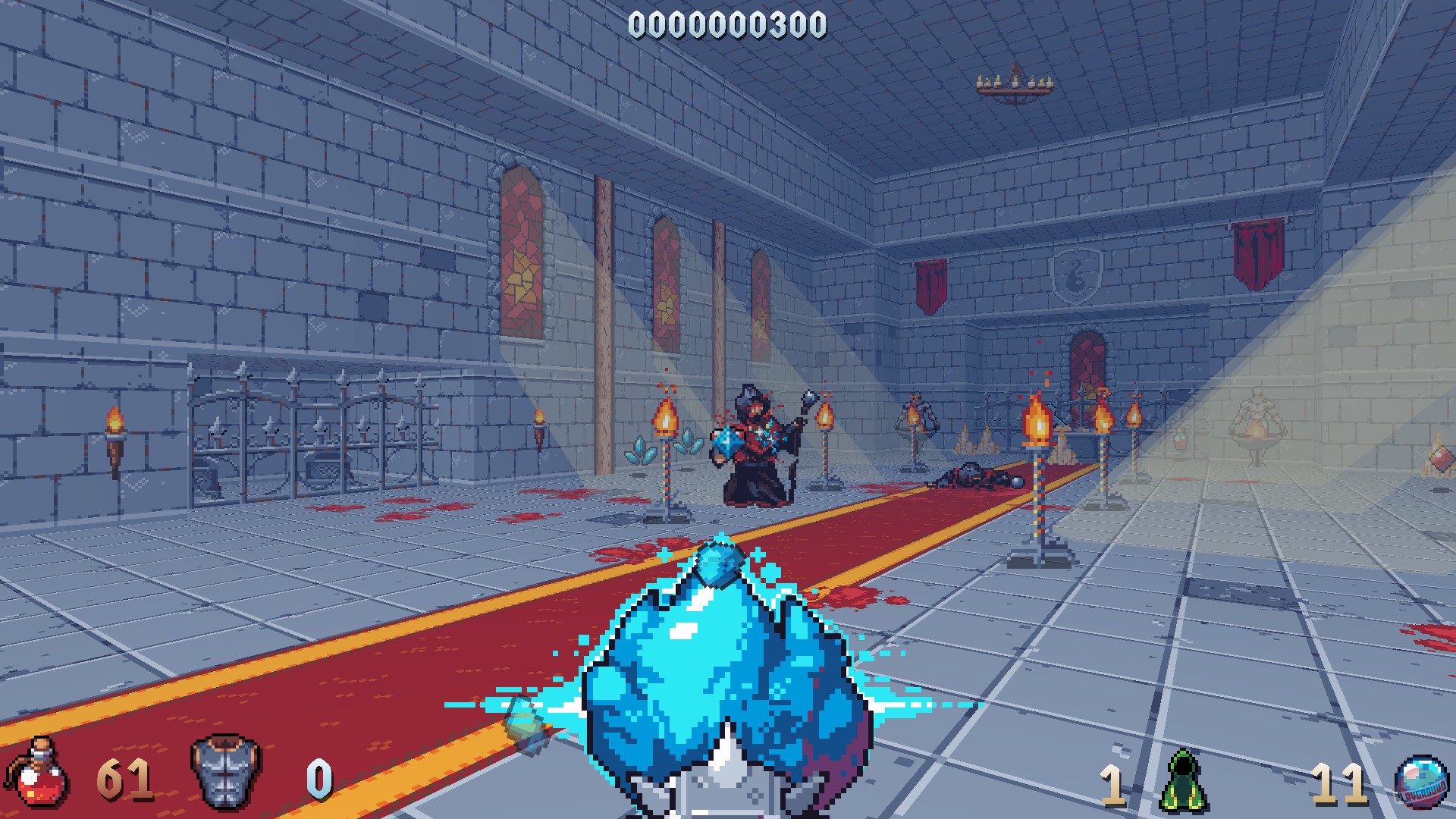1456x819 pixels.
Task: Click the score 0000000300 at top
Action: pos(726,26)
